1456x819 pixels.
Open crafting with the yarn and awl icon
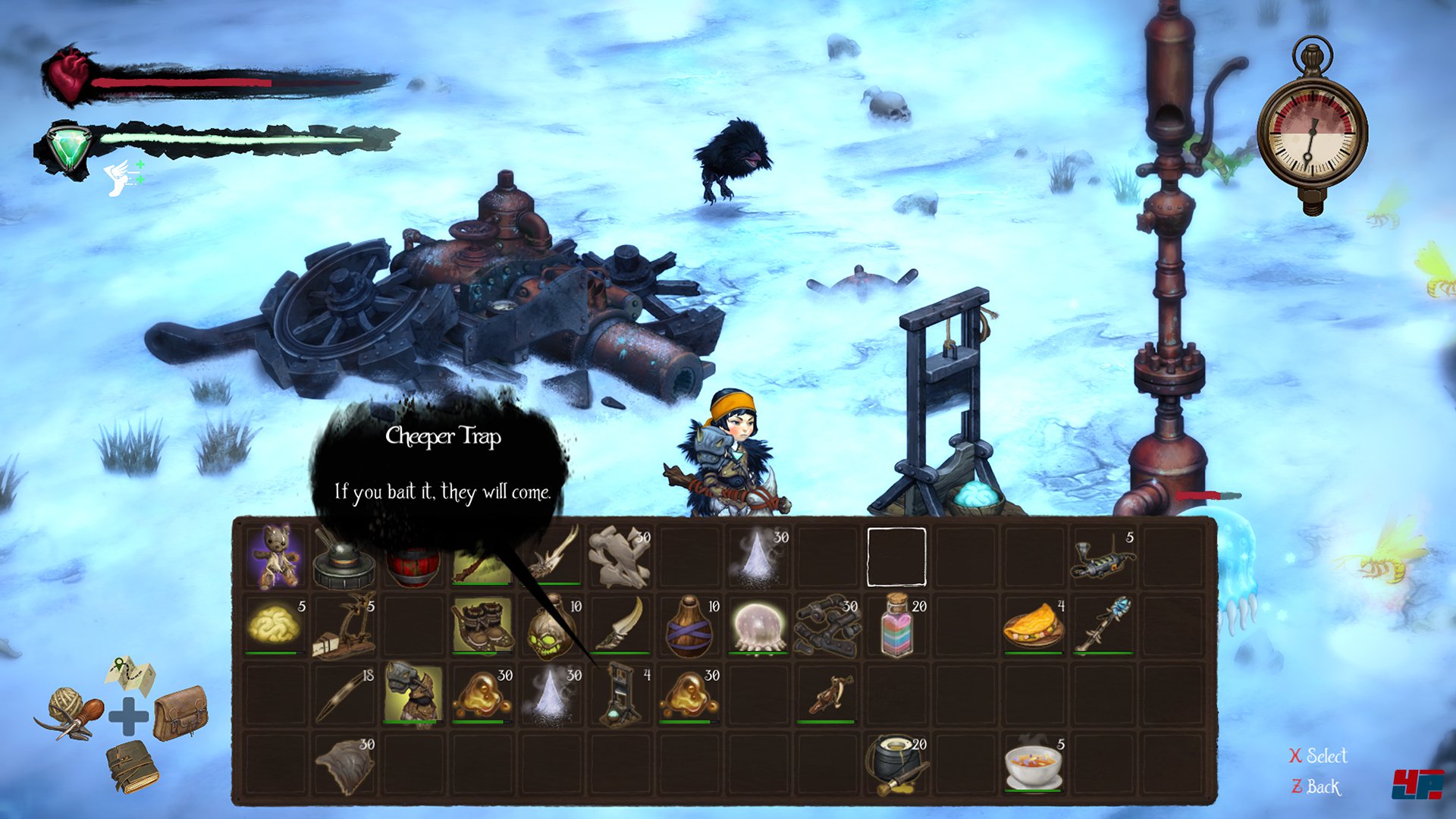coord(70,714)
